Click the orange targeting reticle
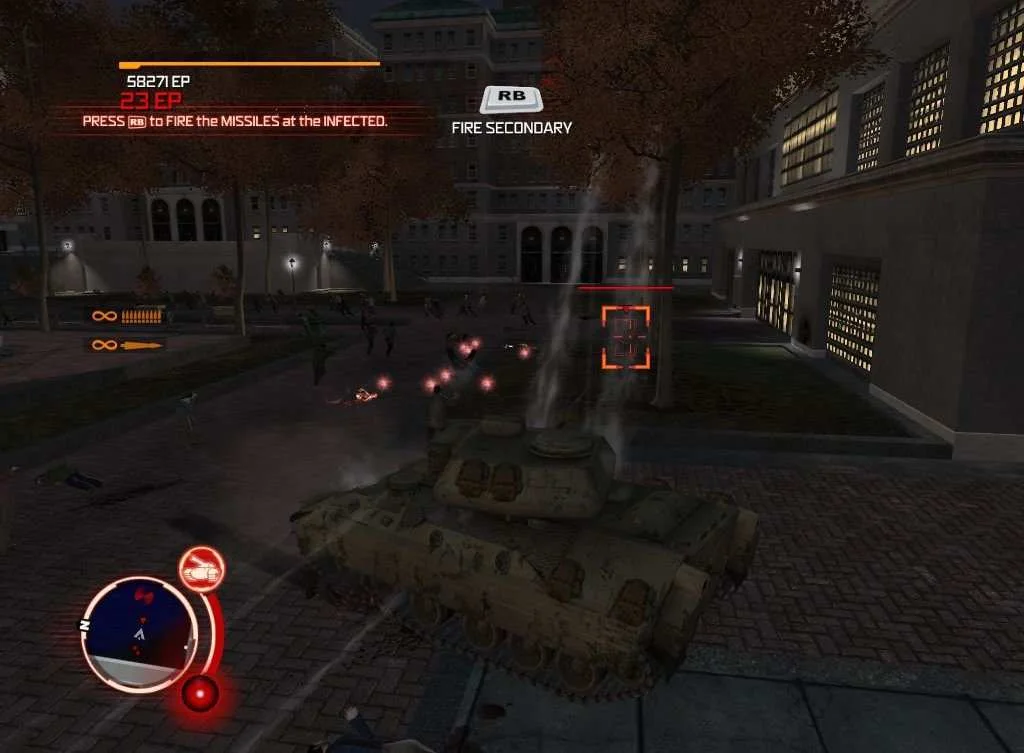This screenshot has width=1024, height=753. click(625, 337)
